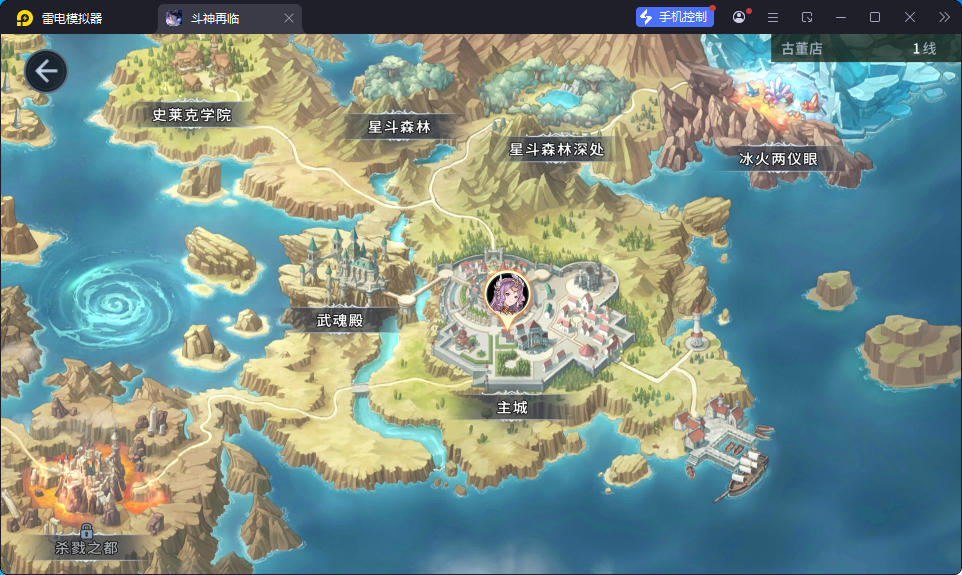The height and width of the screenshot is (575, 962).
Task: Select the 主城 main city label
Action: click(x=512, y=408)
